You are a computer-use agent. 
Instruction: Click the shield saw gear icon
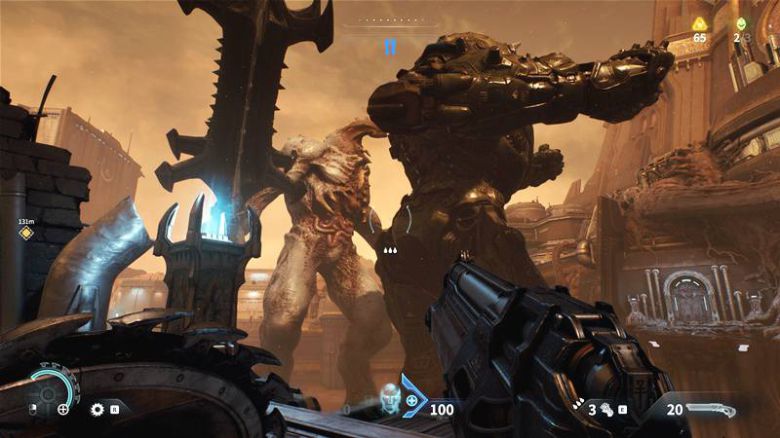point(97,409)
